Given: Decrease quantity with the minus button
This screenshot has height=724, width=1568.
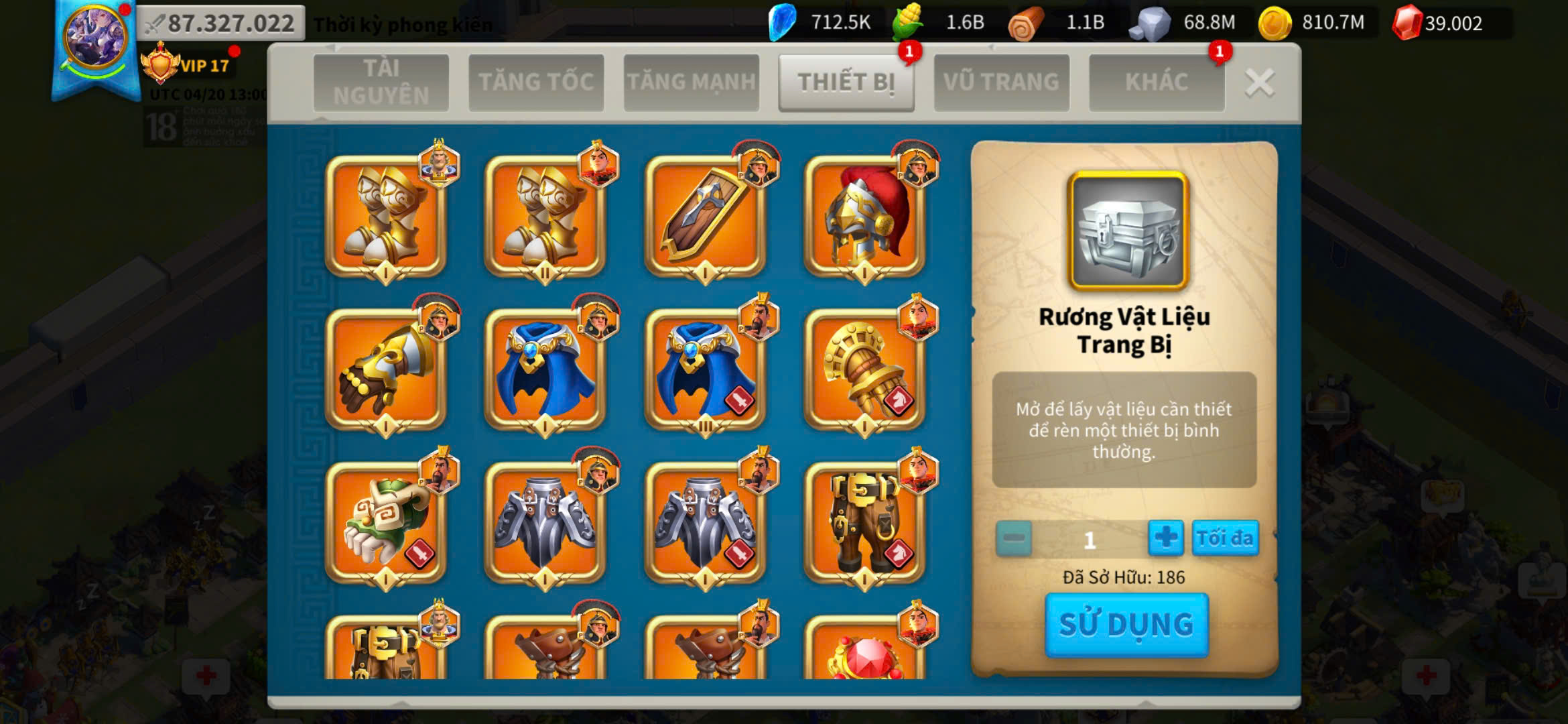Looking at the screenshot, I should pos(1013,538).
